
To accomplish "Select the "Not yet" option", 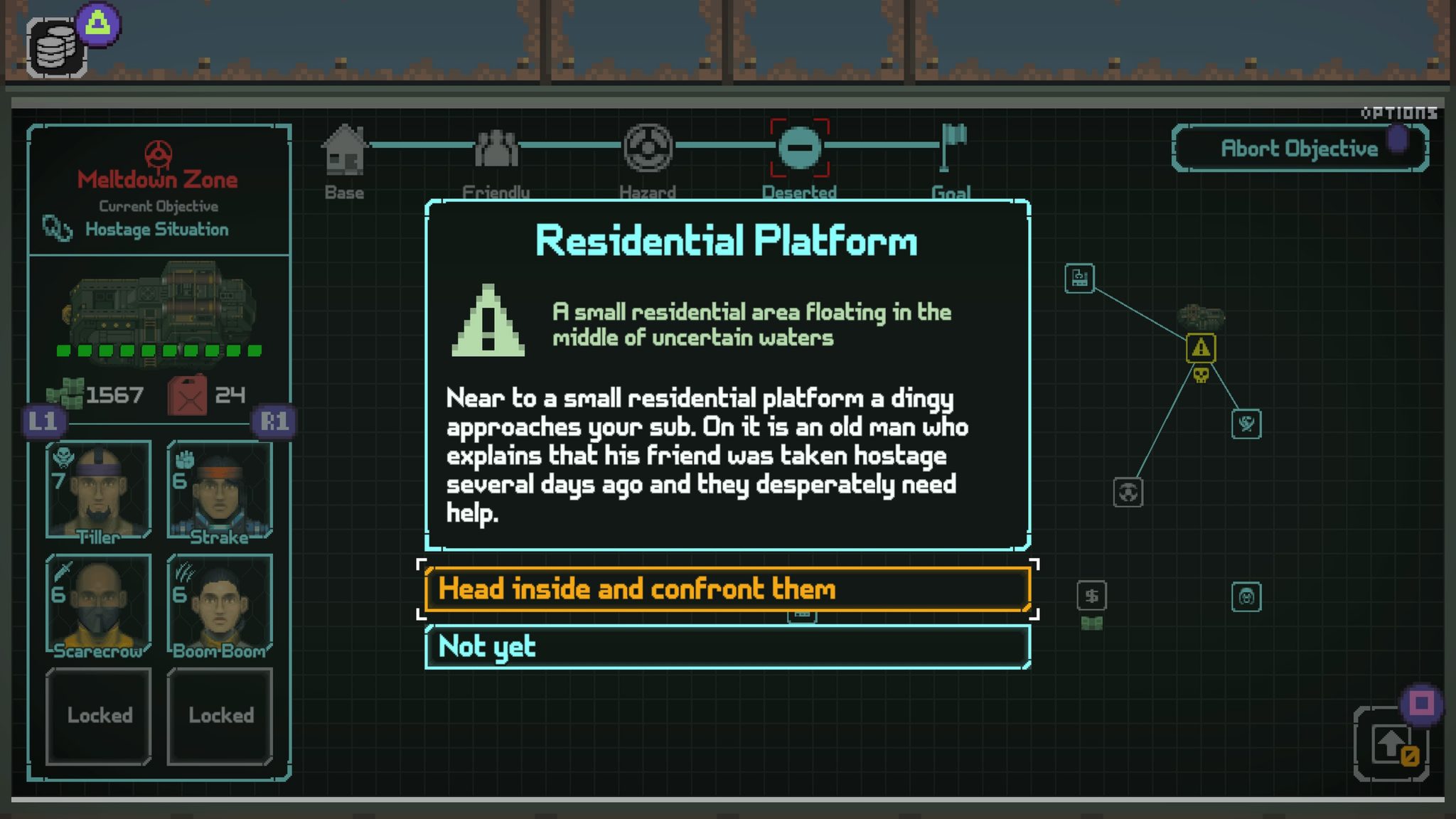I will (x=727, y=647).
